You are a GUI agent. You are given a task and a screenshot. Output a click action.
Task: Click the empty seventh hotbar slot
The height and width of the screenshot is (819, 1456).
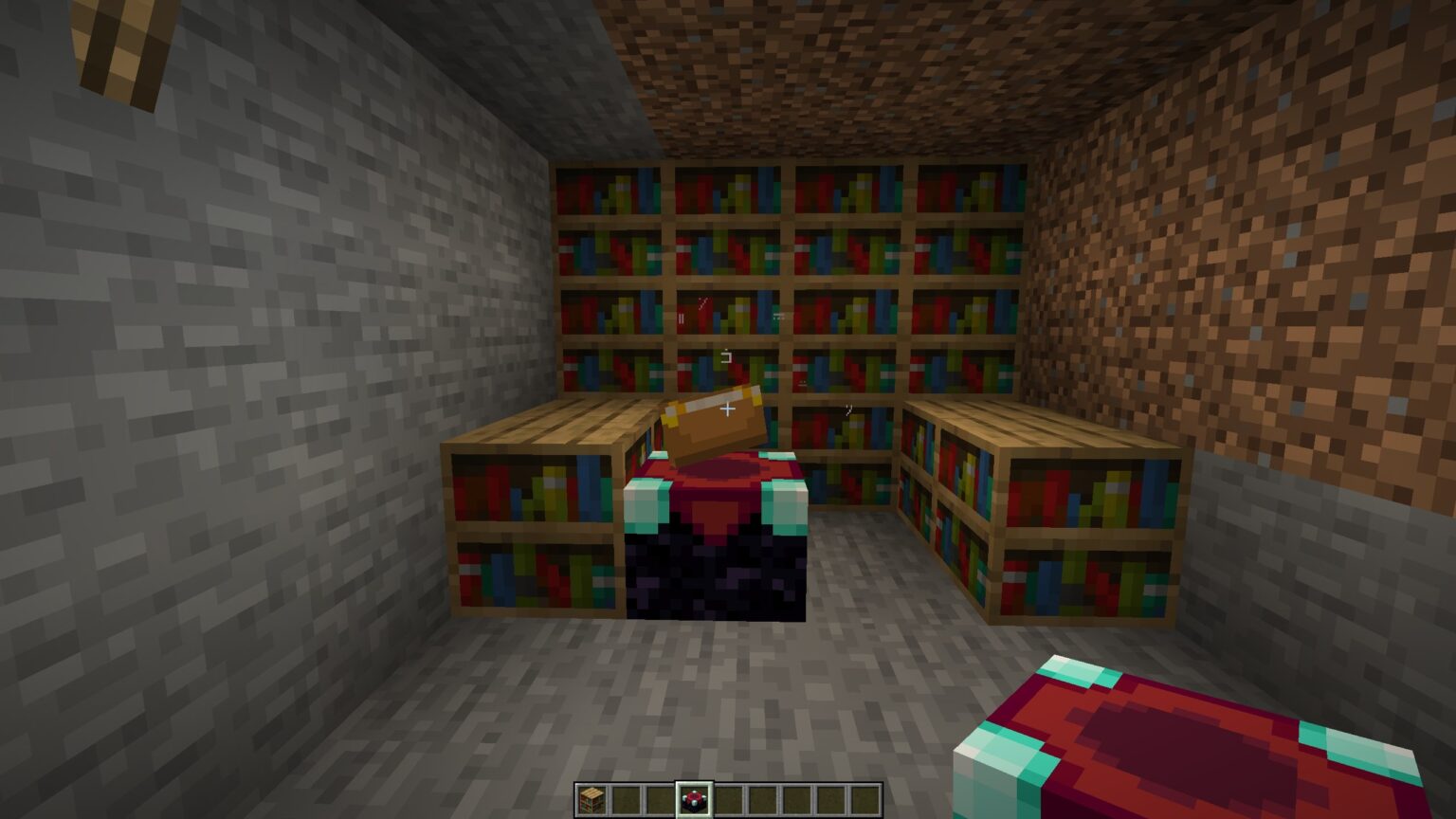[797, 801]
